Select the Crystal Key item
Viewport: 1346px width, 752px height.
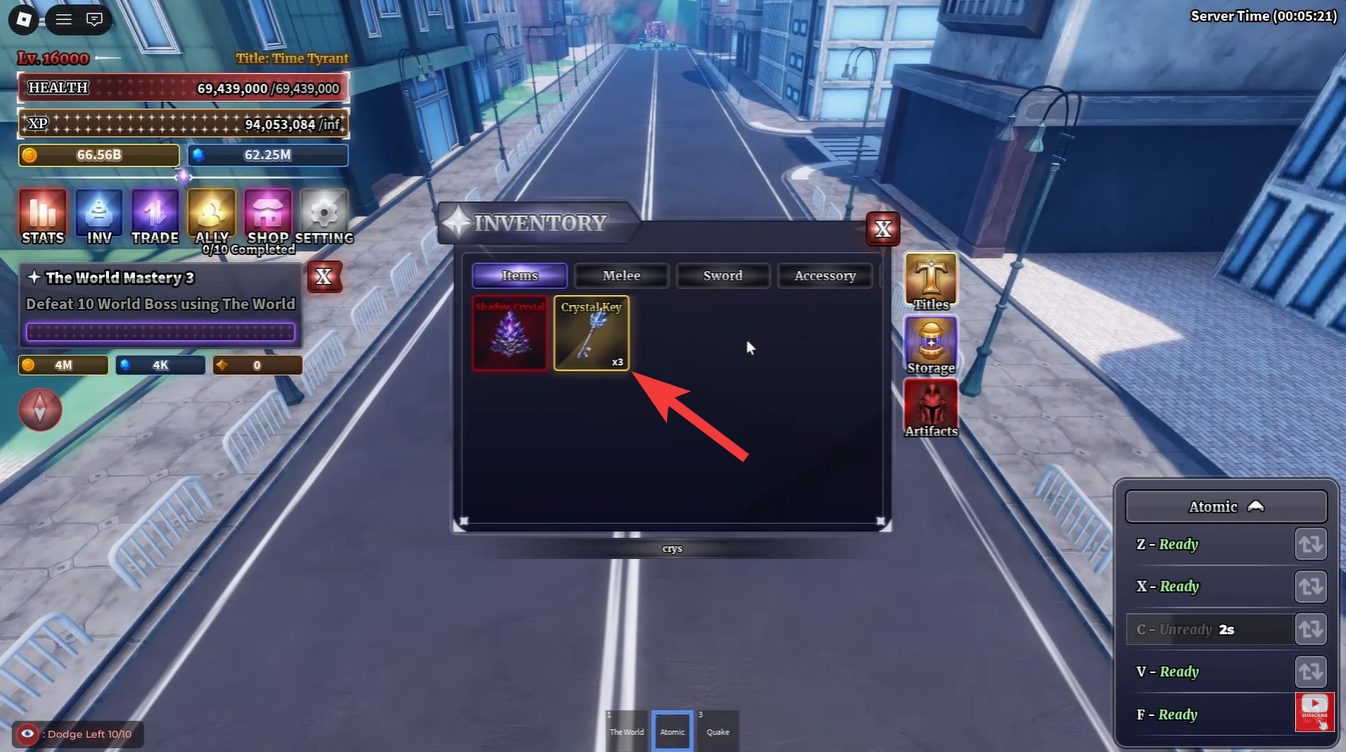point(591,334)
